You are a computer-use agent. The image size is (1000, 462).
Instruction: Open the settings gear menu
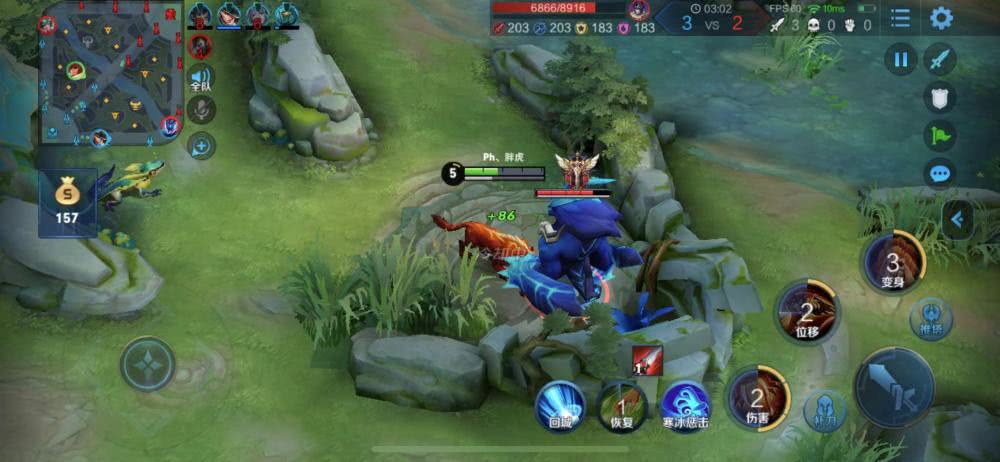941,18
